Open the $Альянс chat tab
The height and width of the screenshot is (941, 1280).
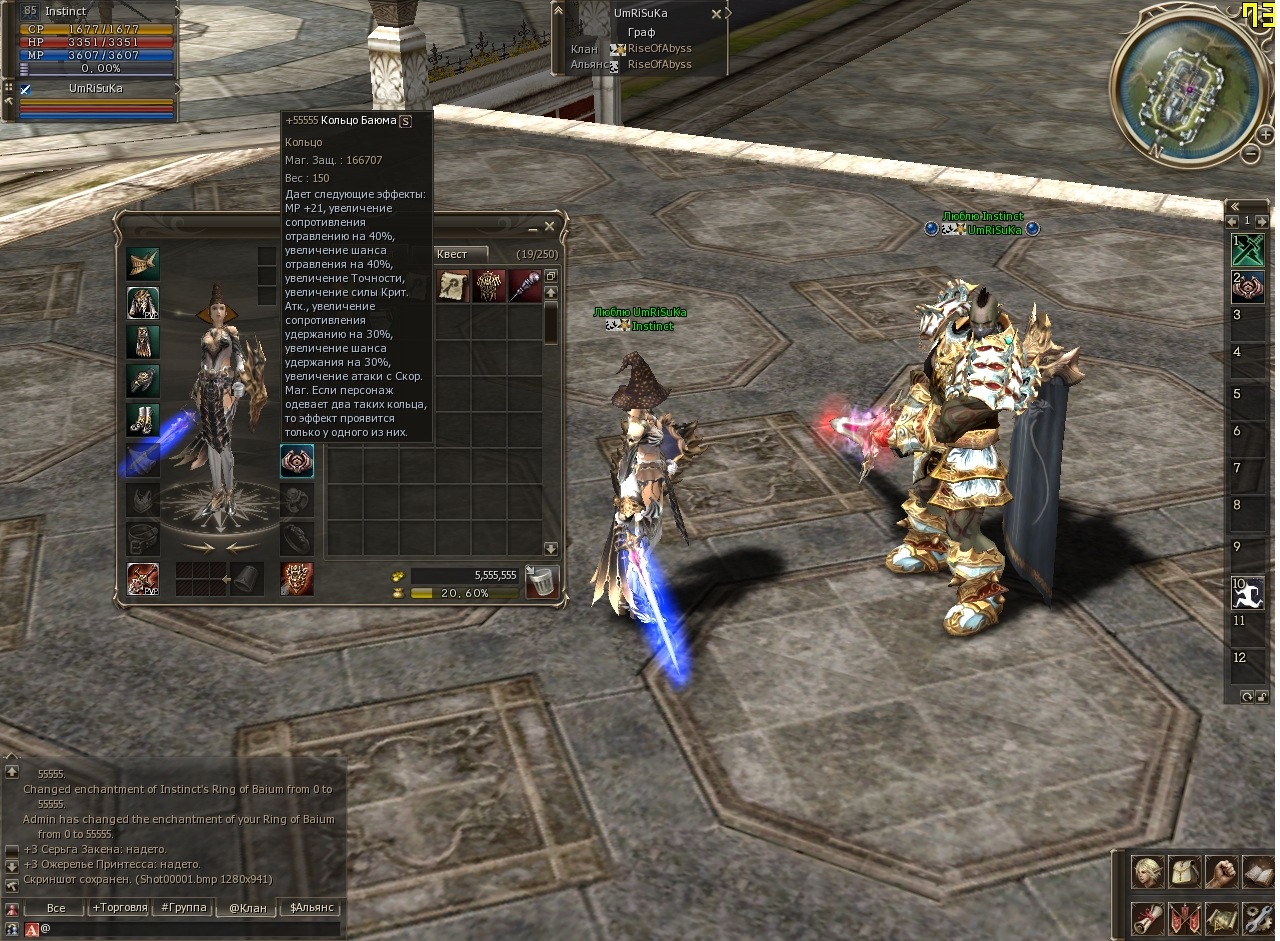311,908
